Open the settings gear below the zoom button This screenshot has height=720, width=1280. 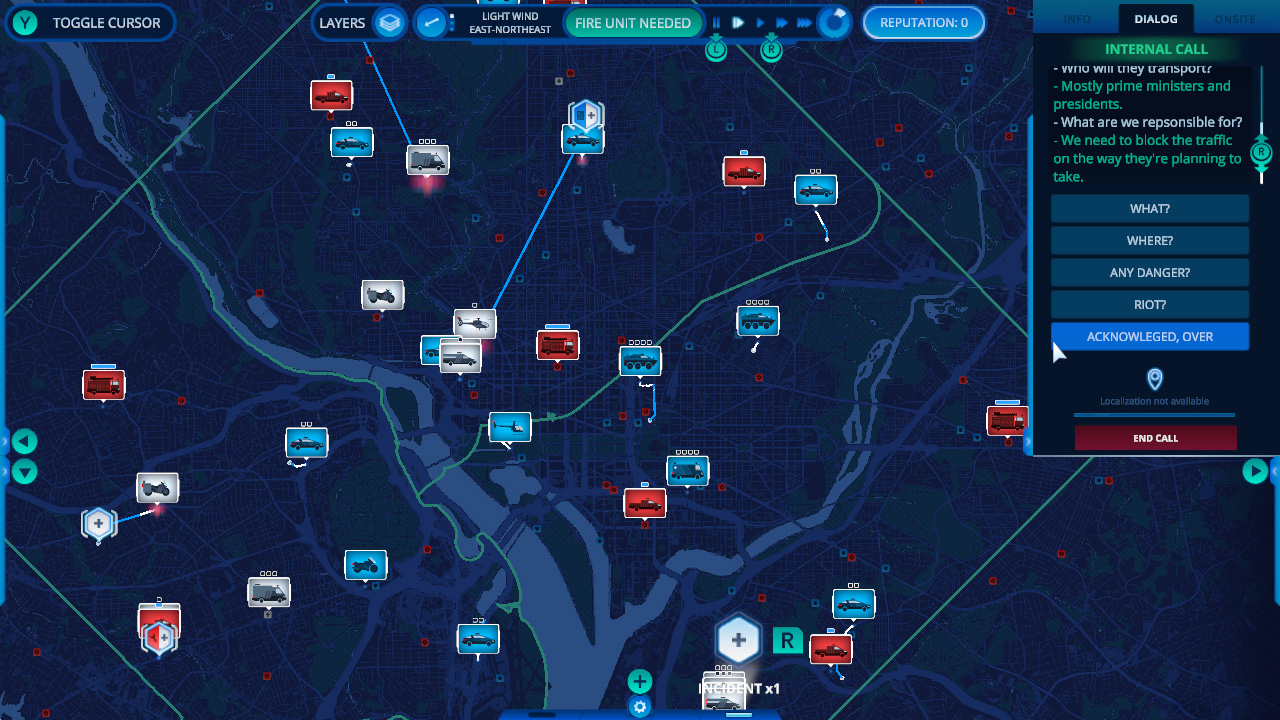click(x=640, y=707)
